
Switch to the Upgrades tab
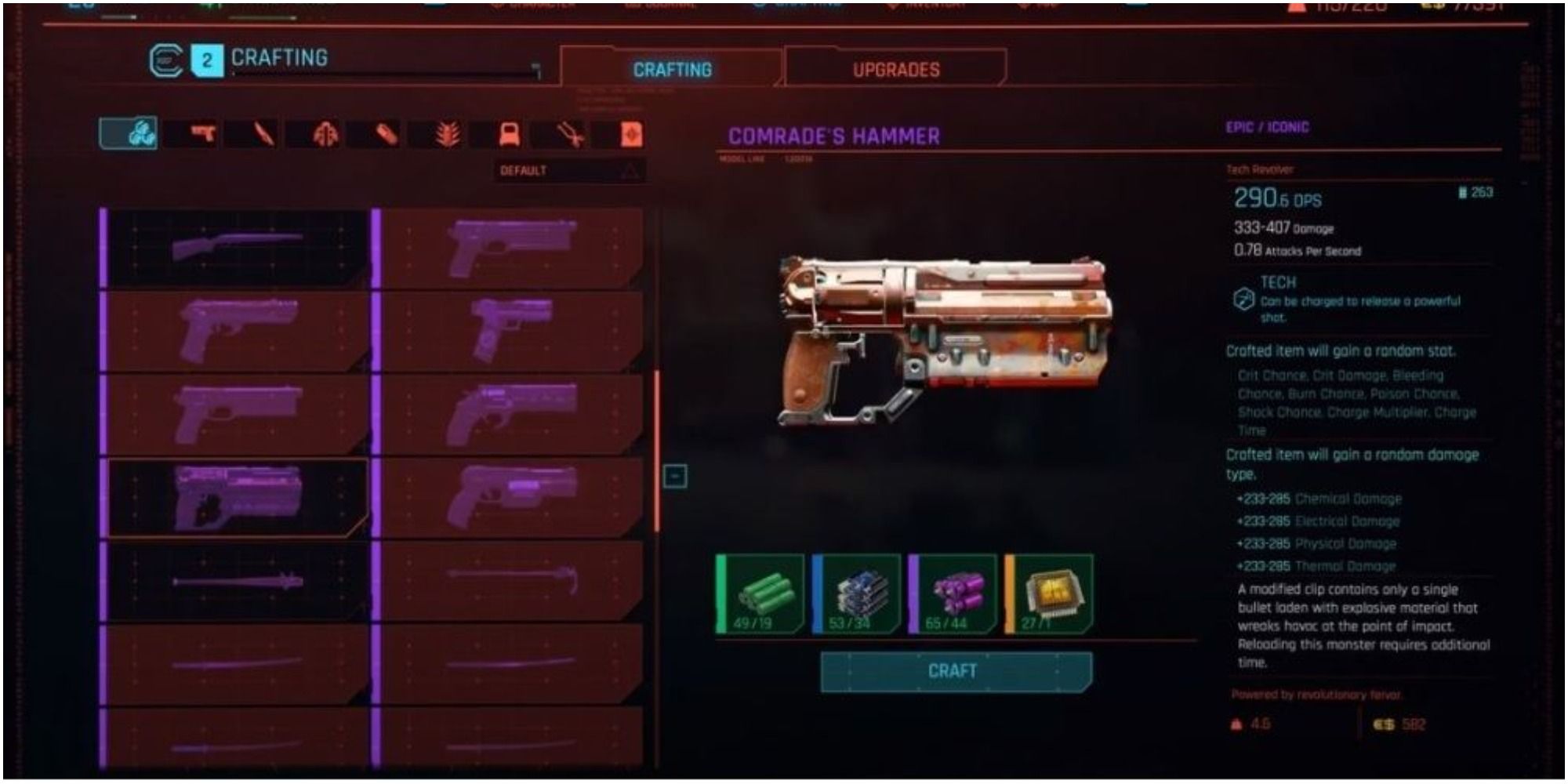tap(896, 69)
